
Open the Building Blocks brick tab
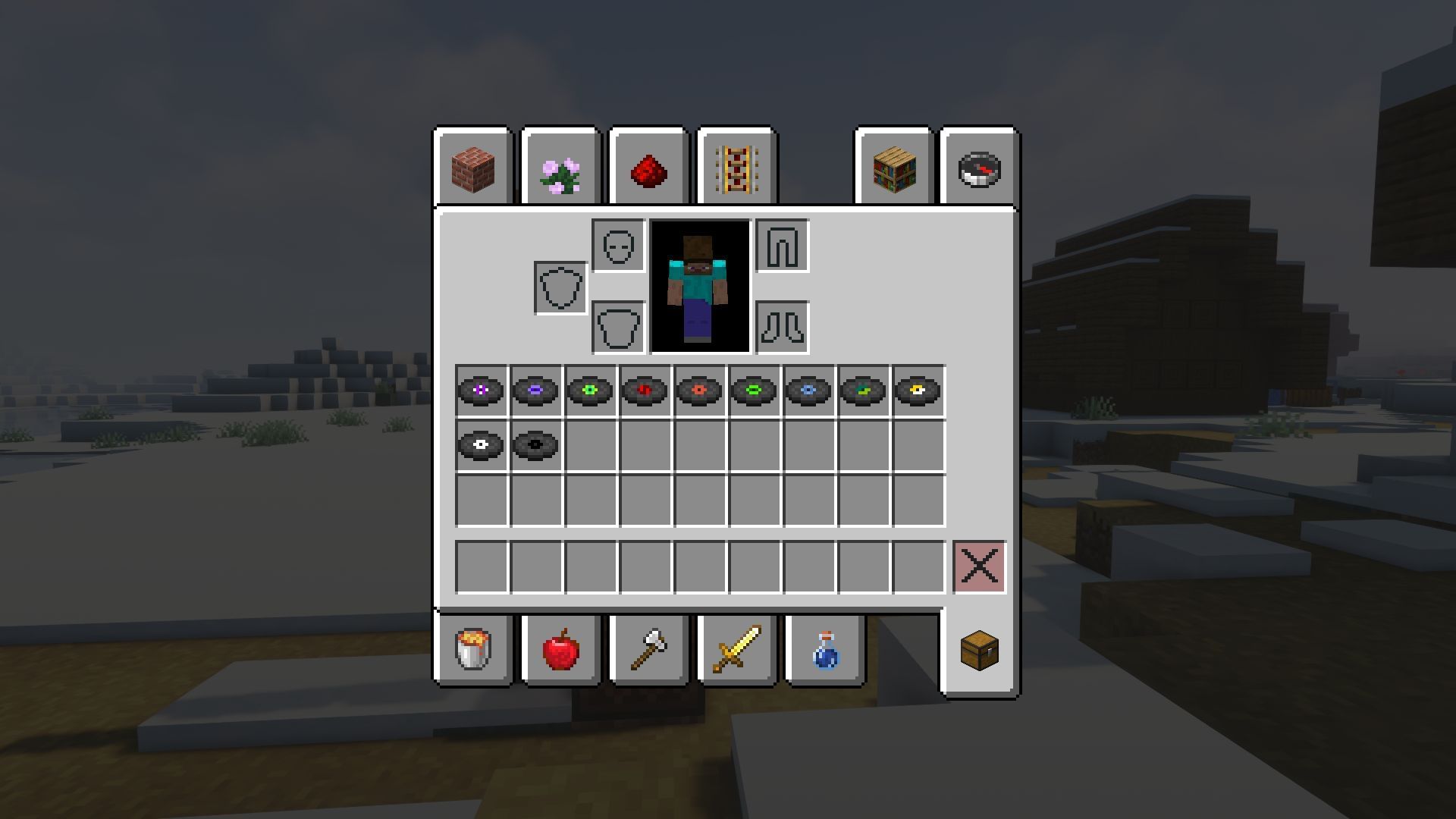[x=474, y=168]
